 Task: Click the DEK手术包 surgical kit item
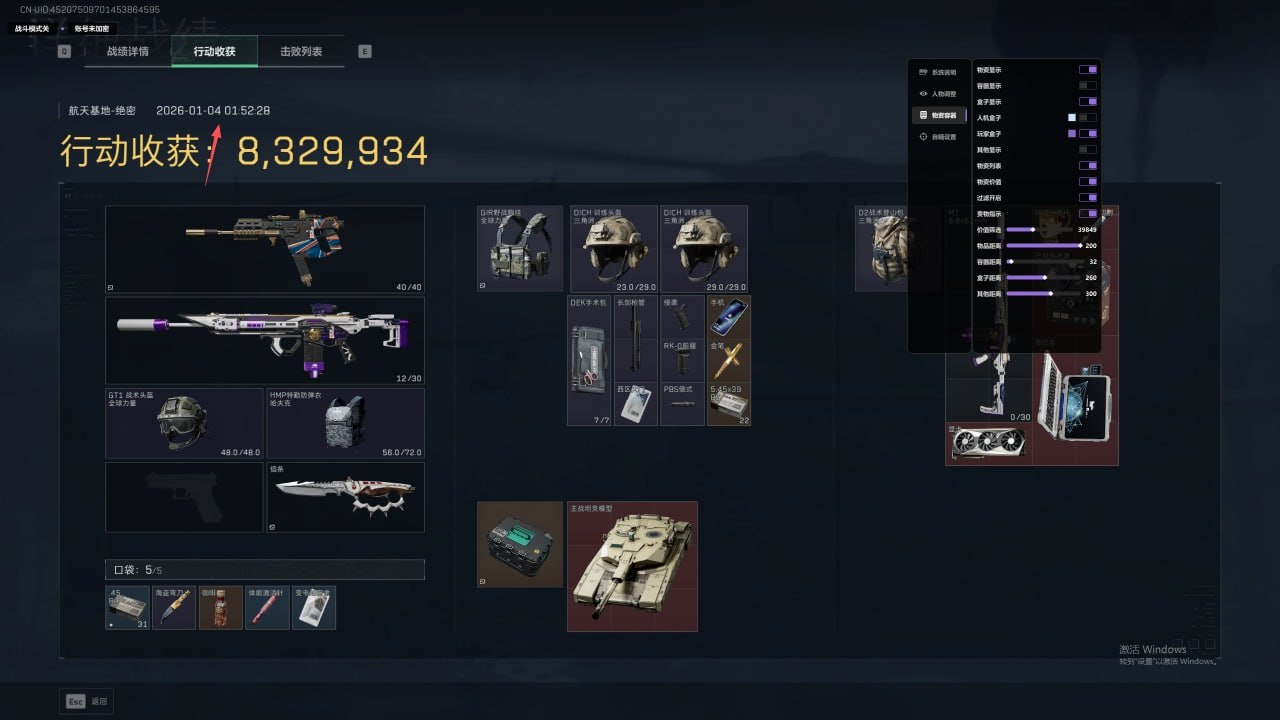(x=589, y=360)
